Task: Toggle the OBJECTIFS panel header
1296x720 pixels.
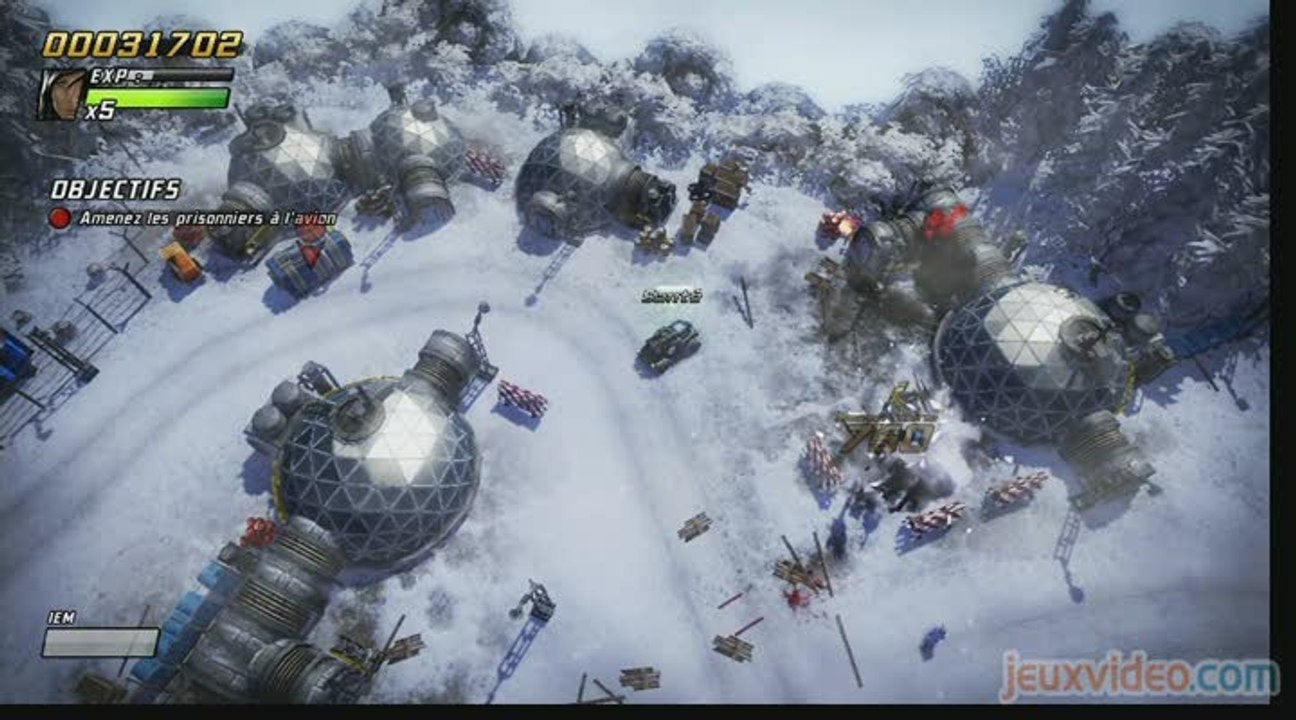Action: point(119,187)
